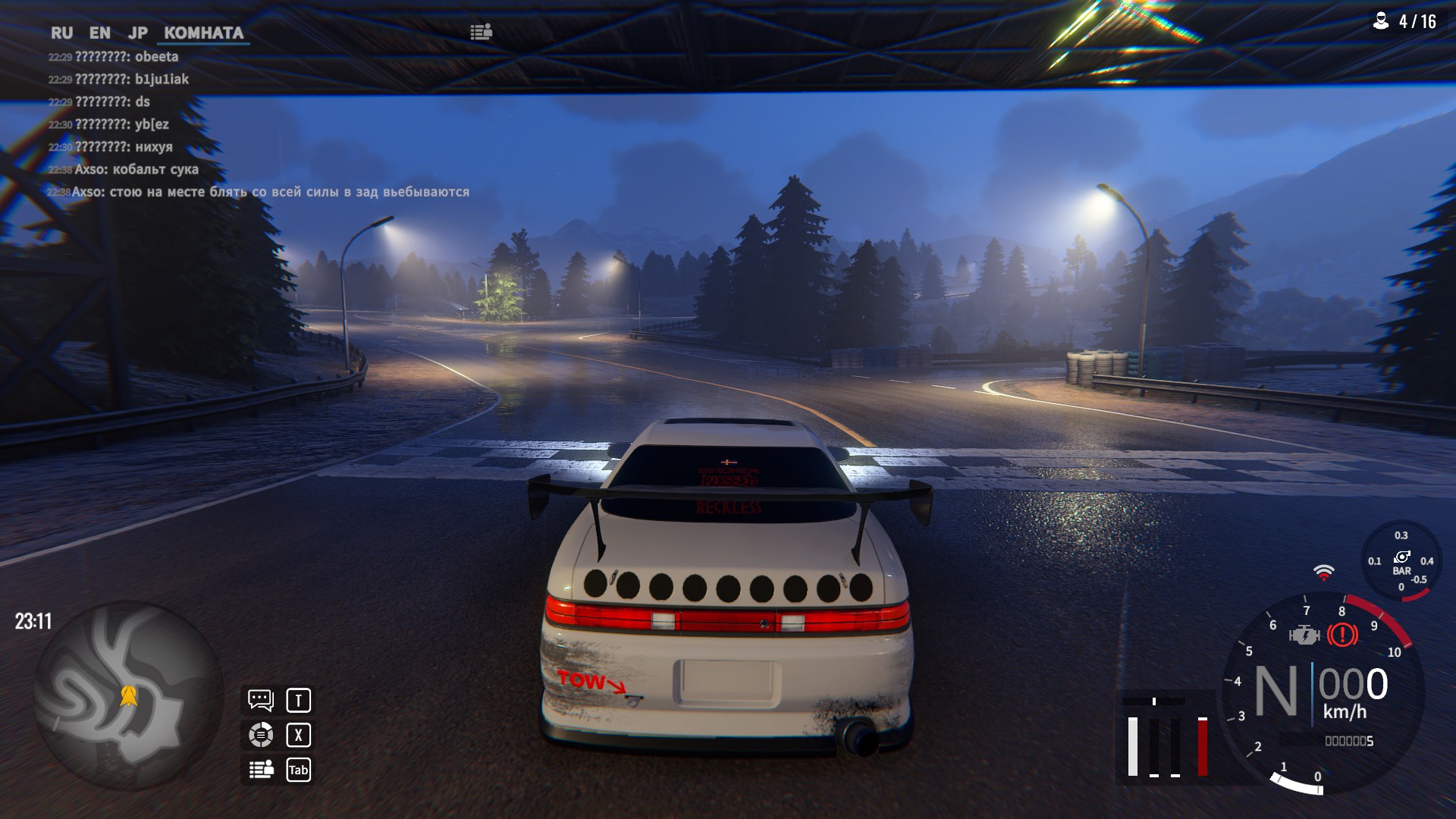
Task: Click the circular track minimap
Action: tap(128, 695)
